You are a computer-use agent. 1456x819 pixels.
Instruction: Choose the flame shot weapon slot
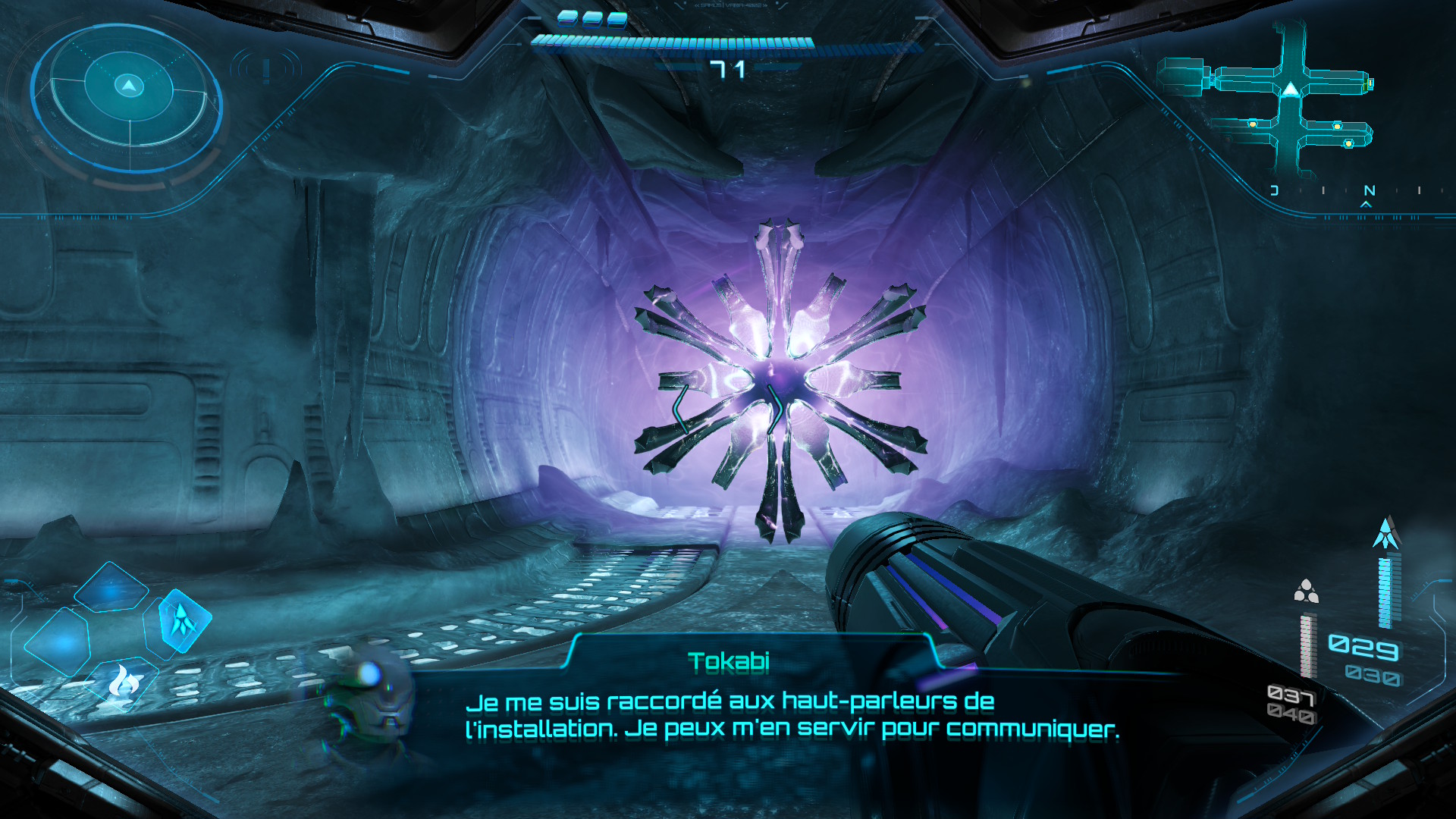[x=121, y=681]
